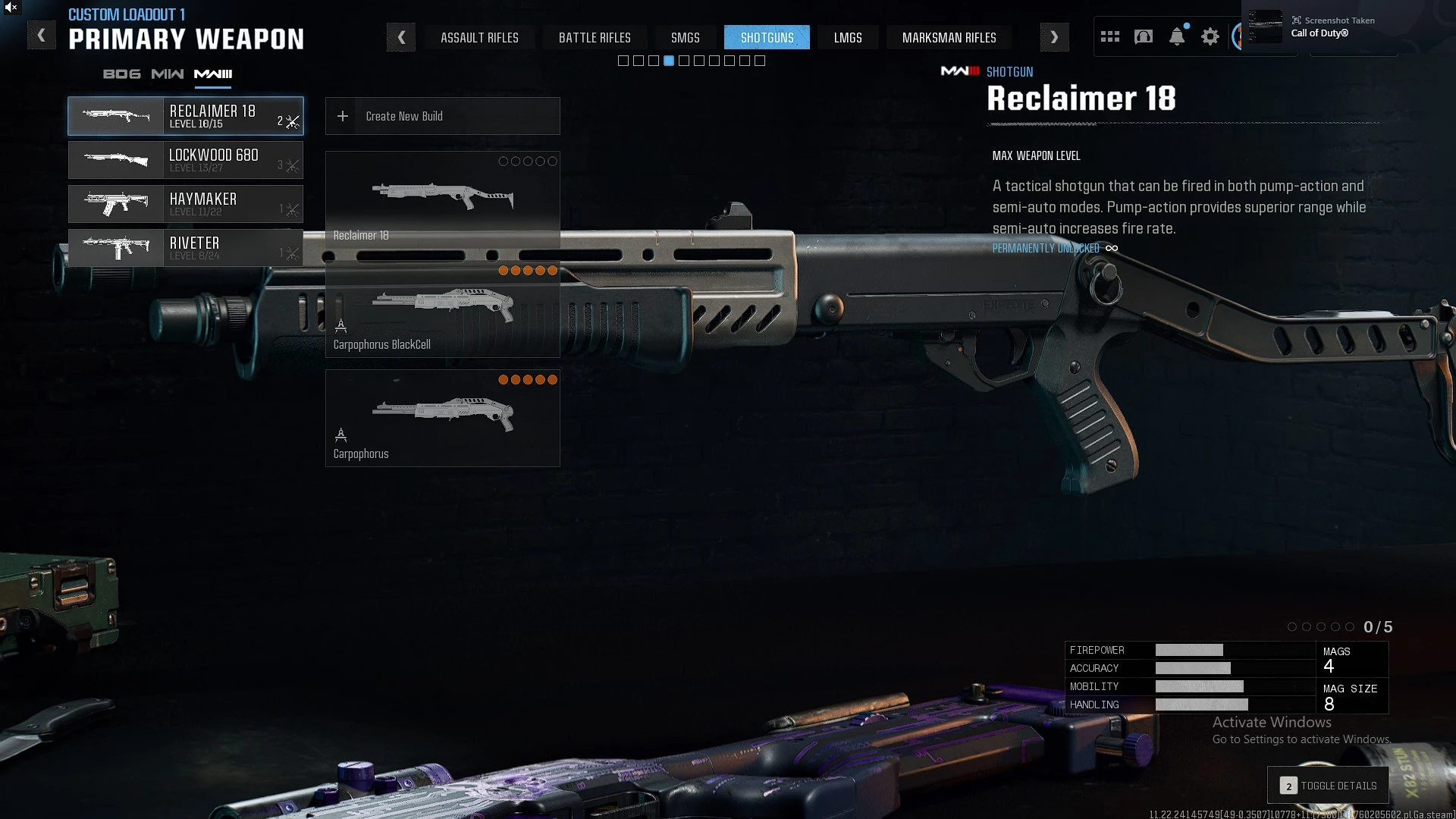Show next weapon categories with right arrow
Image resolution: width=1456 pixels, height=819 pixels.
coord(1054,37)
